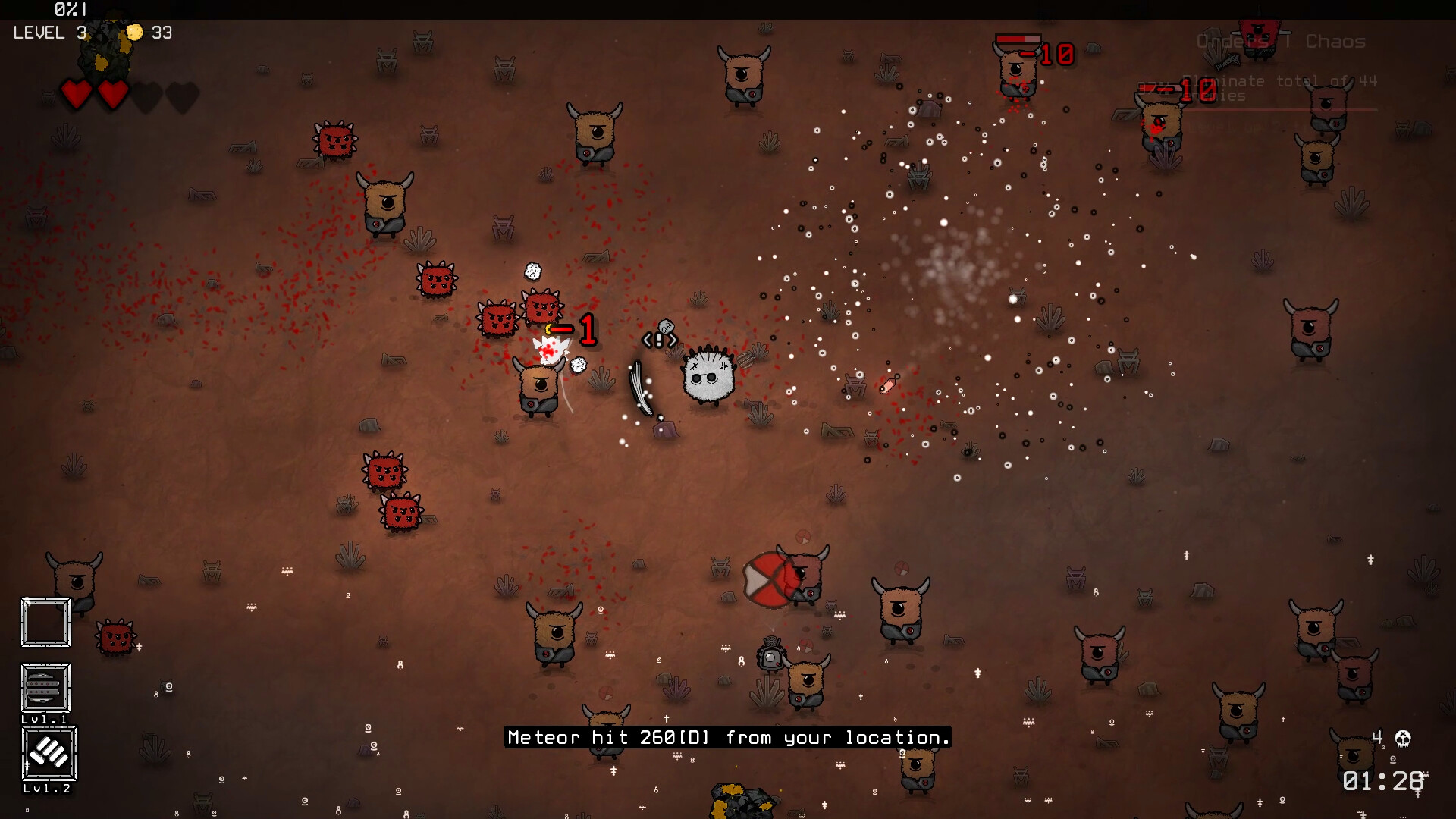Click the meteor hit warning message
Image resolution: width=1456 pixels, height=819 pixels.
726,736
